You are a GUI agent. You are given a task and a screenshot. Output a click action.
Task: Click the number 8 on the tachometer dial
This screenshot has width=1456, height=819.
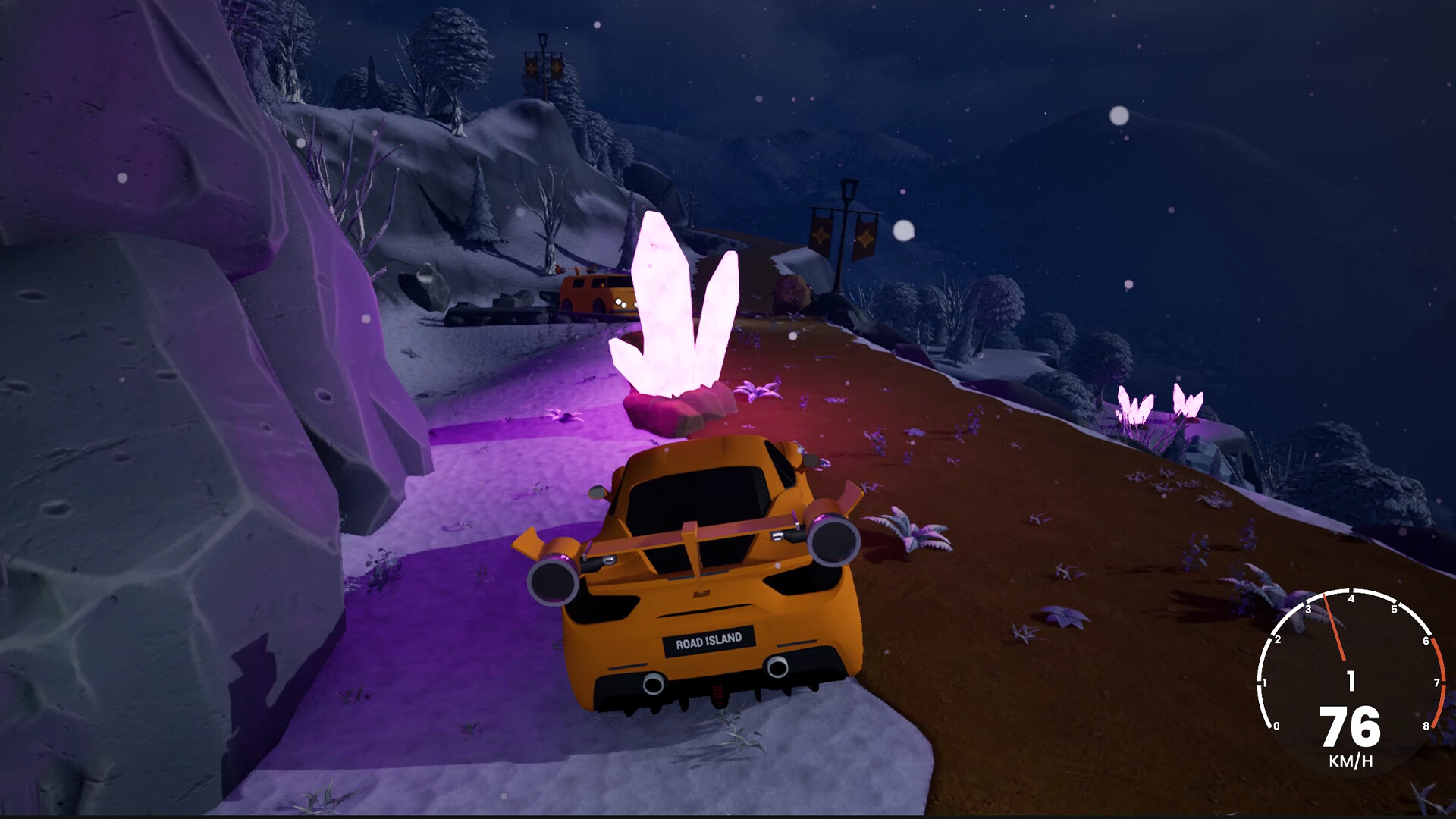[1426, 726]
